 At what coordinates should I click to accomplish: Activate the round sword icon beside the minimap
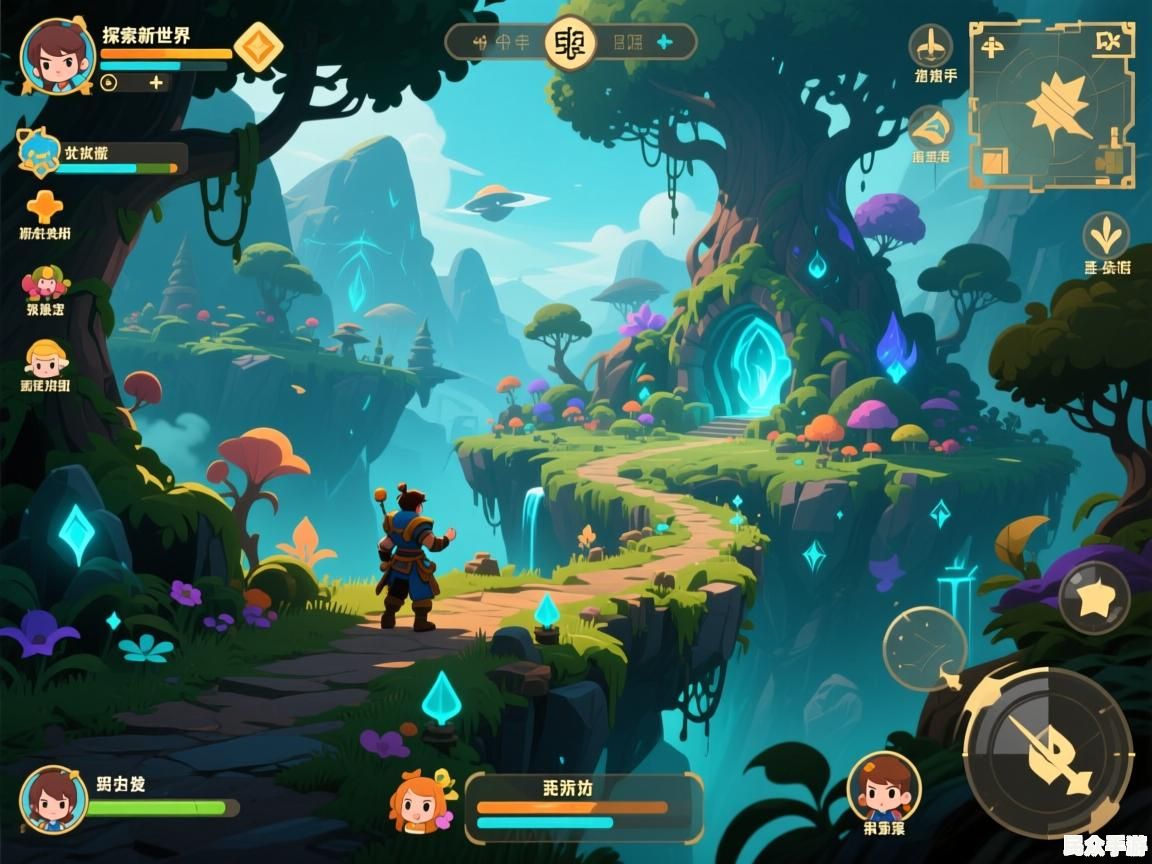tap(931, 46)
